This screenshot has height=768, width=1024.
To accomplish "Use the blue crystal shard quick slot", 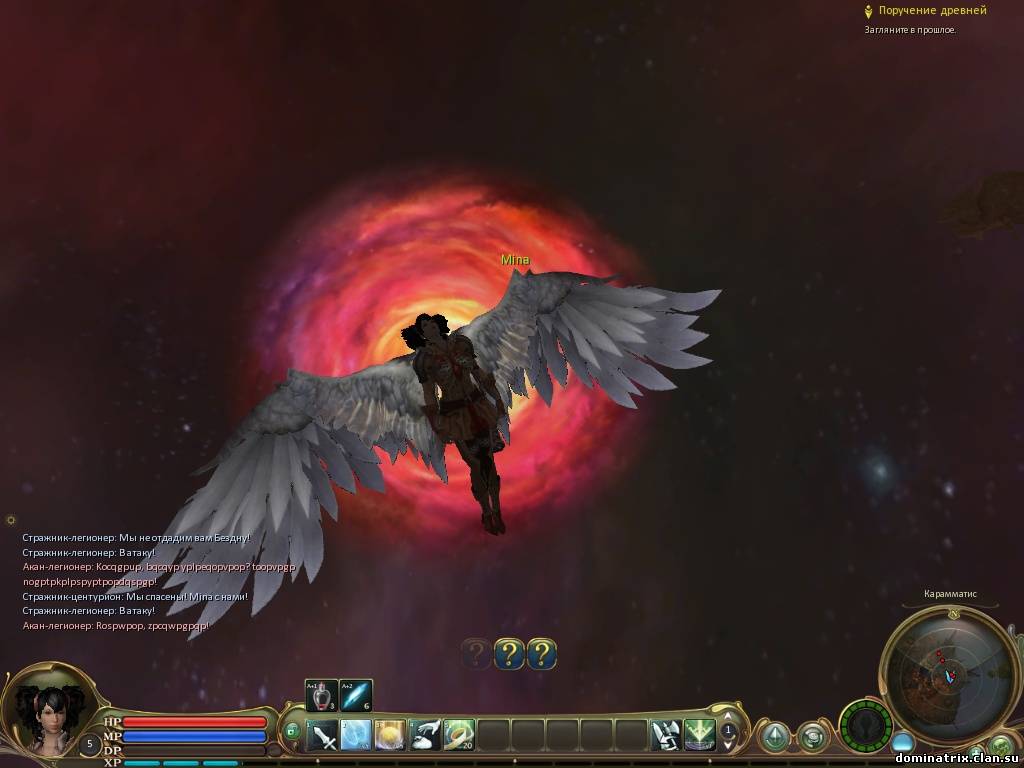I will [356, 695].
